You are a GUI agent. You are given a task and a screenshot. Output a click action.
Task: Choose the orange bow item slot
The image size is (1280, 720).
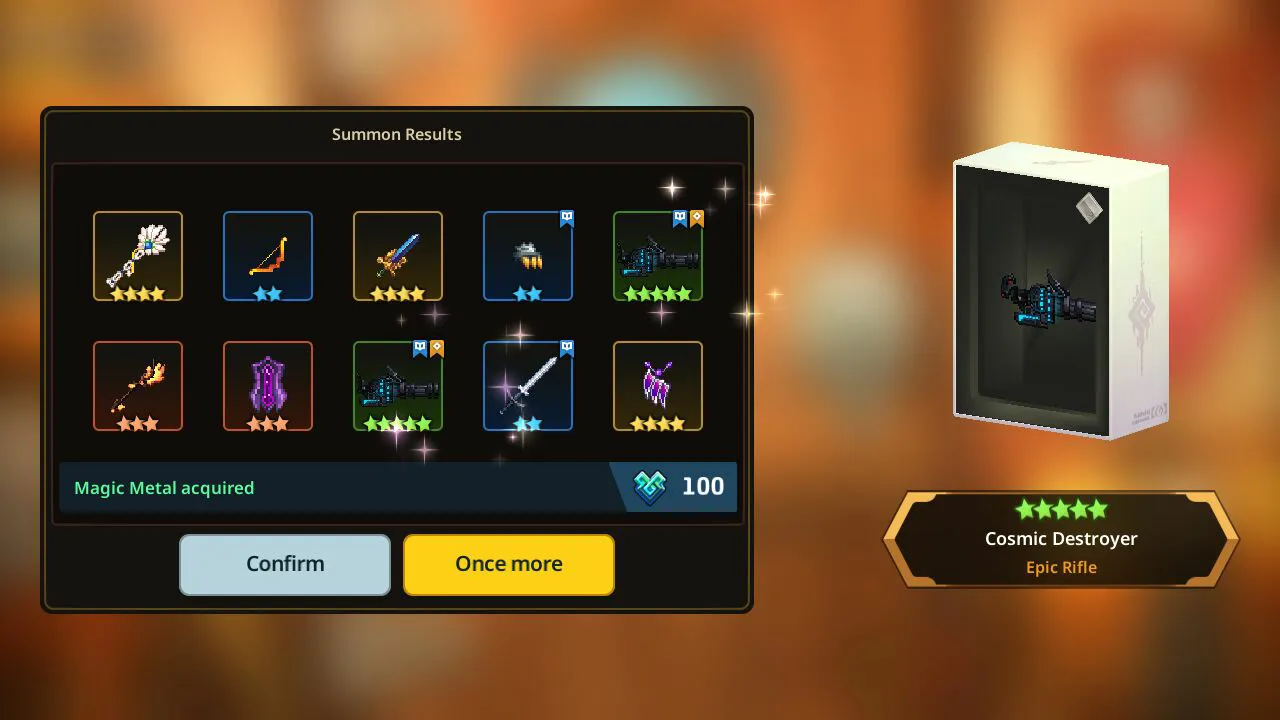(268, 256)
